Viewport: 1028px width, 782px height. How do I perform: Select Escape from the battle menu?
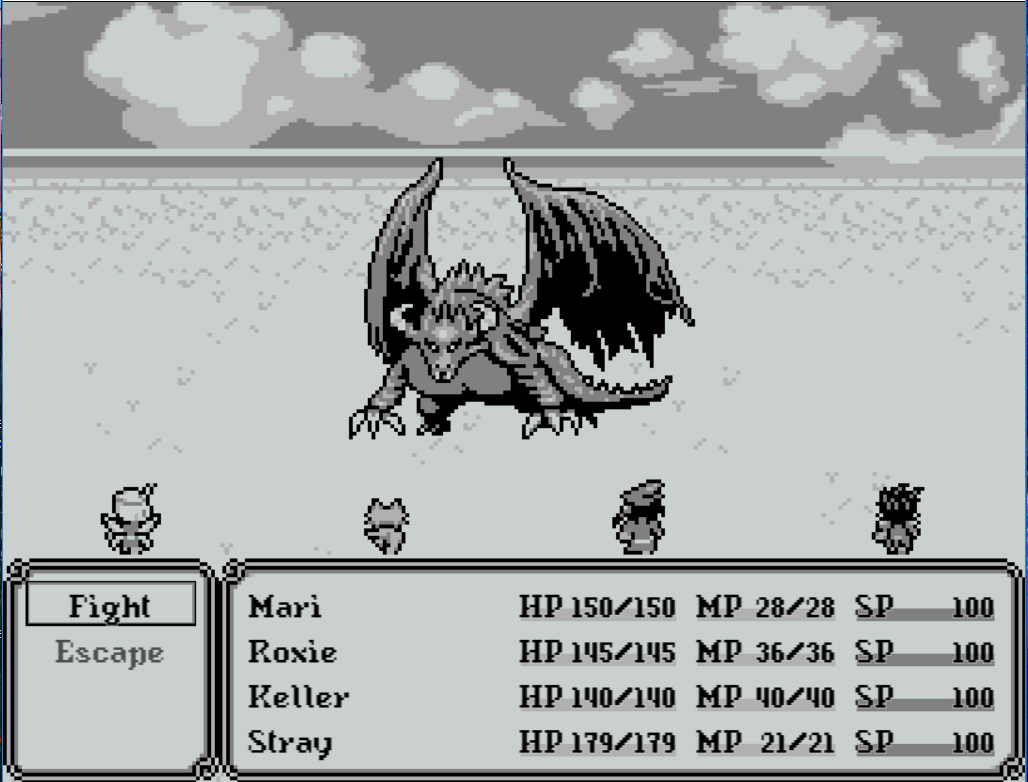[x=110, y=653]
